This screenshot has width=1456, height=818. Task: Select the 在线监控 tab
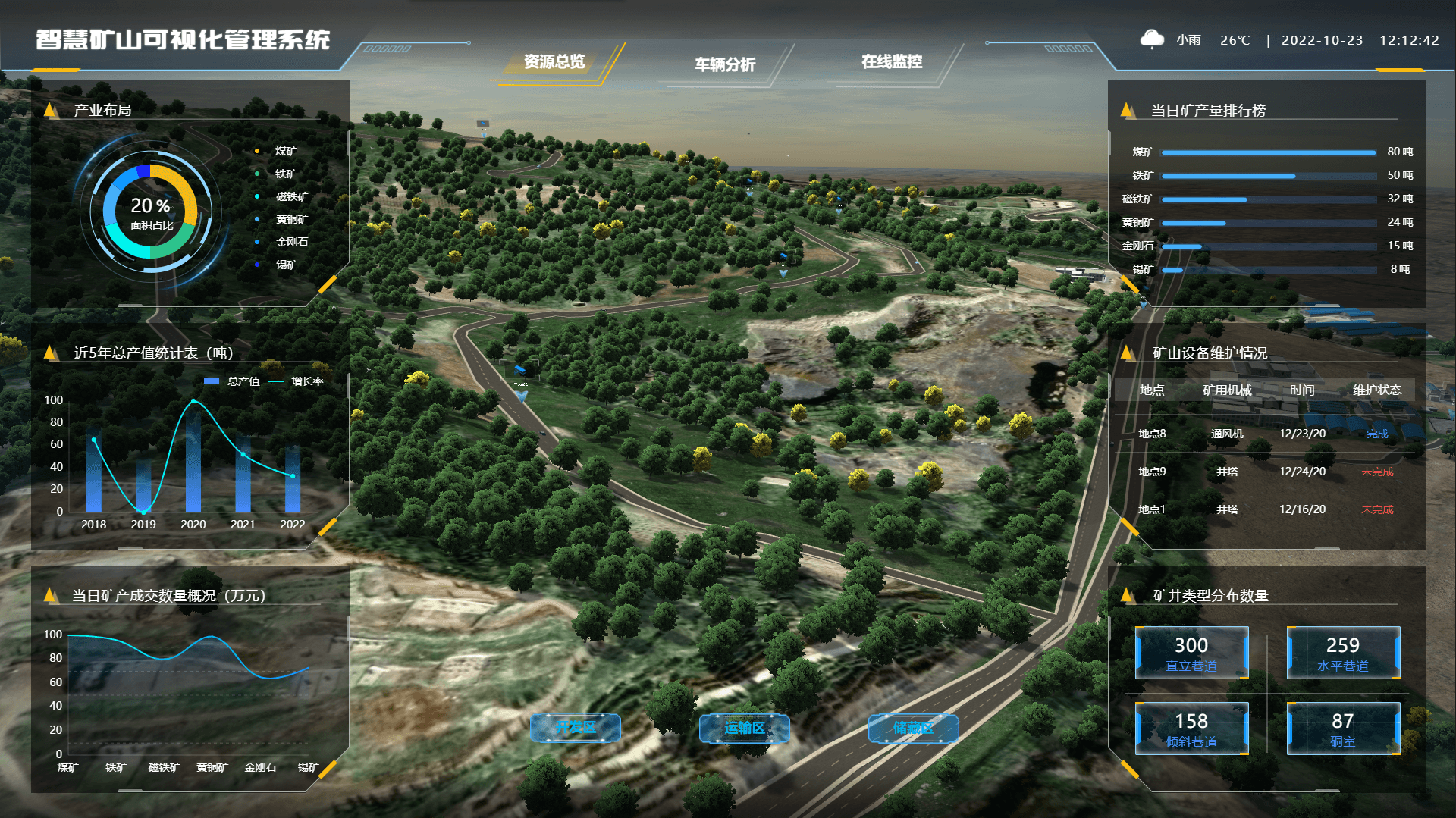(x=892, y=62)
